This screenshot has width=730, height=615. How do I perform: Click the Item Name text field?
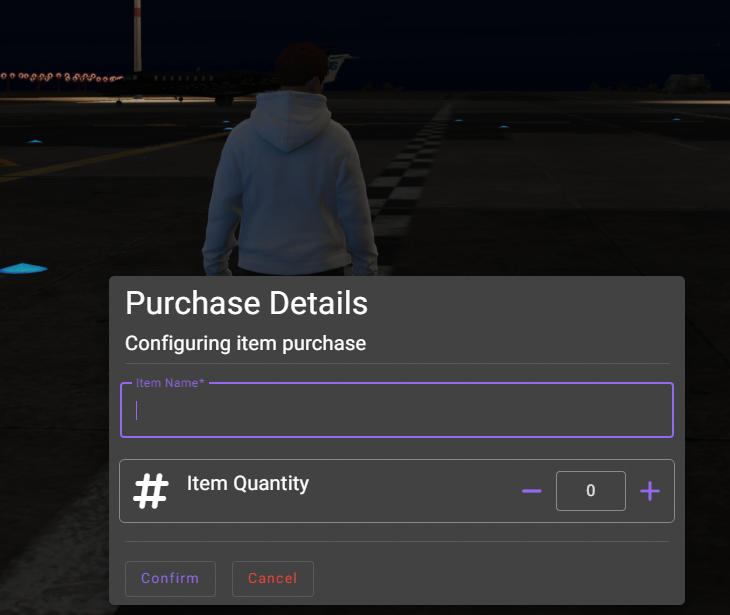pos(396,410)
